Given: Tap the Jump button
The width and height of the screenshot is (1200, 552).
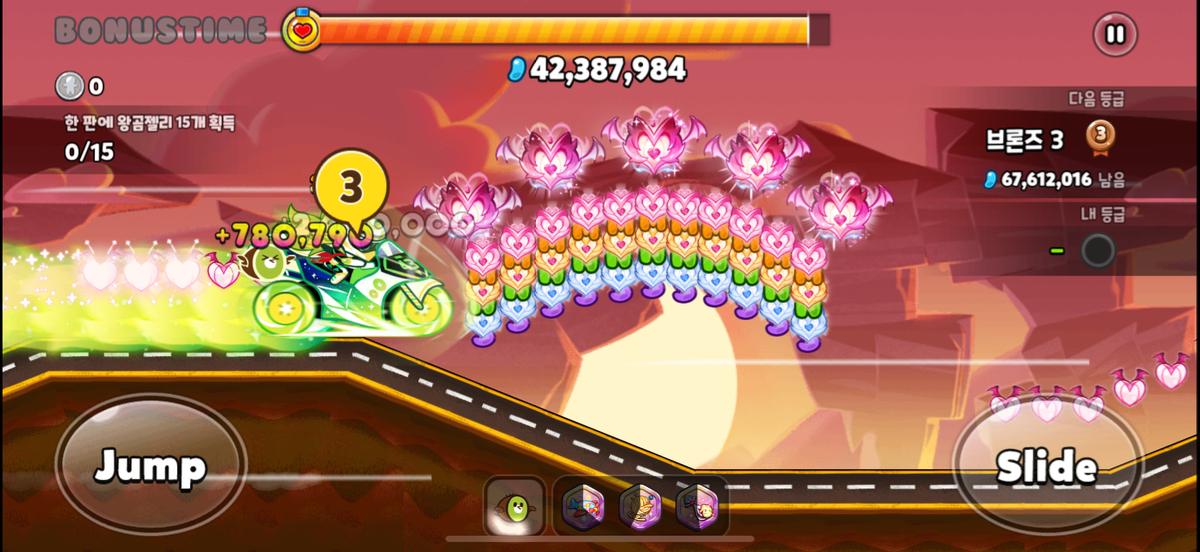Looking at the screenshot, I should [x=151, y=465].
